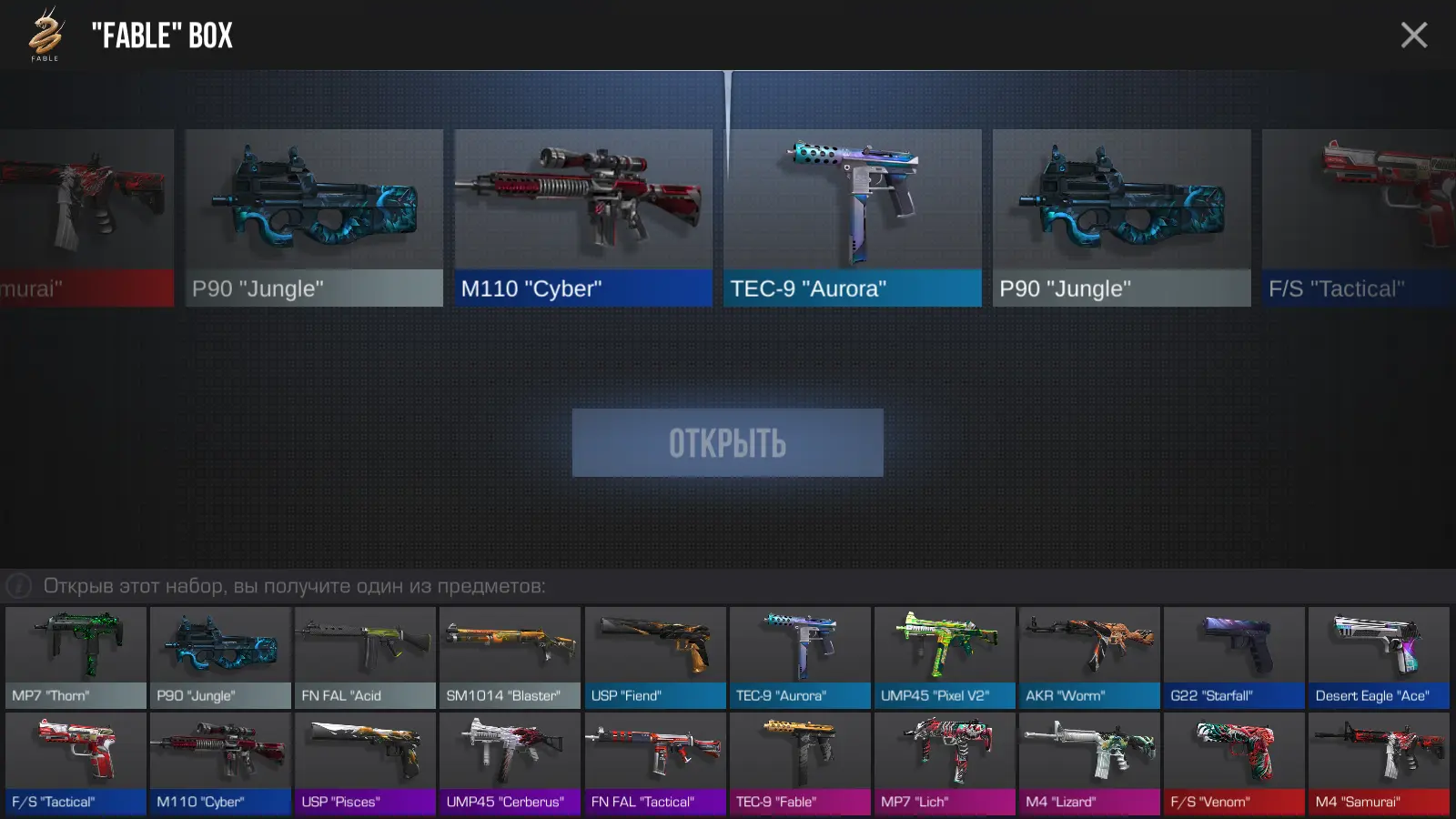Image resolution: width=1456 pixels, height=819 pixels.
Task: Close the Fable box window
Action: click(x=1413, y=35)
